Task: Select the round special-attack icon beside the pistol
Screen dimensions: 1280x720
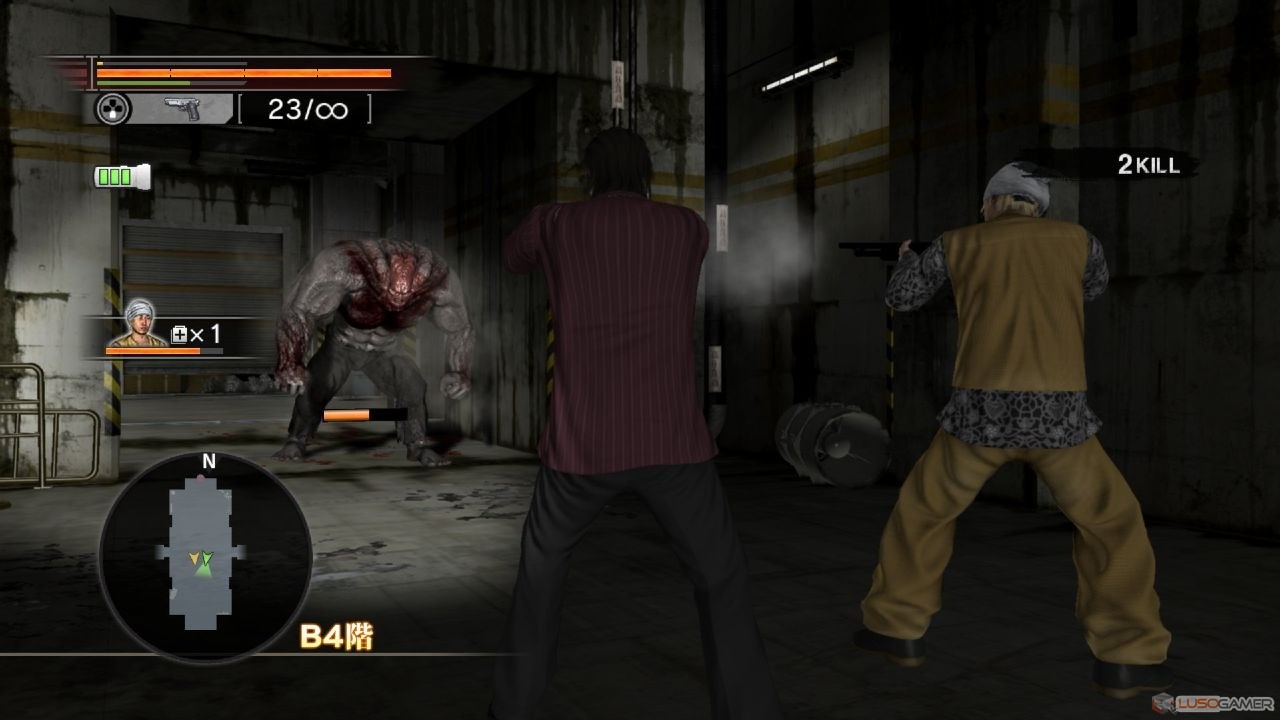Action: [113, 108]
